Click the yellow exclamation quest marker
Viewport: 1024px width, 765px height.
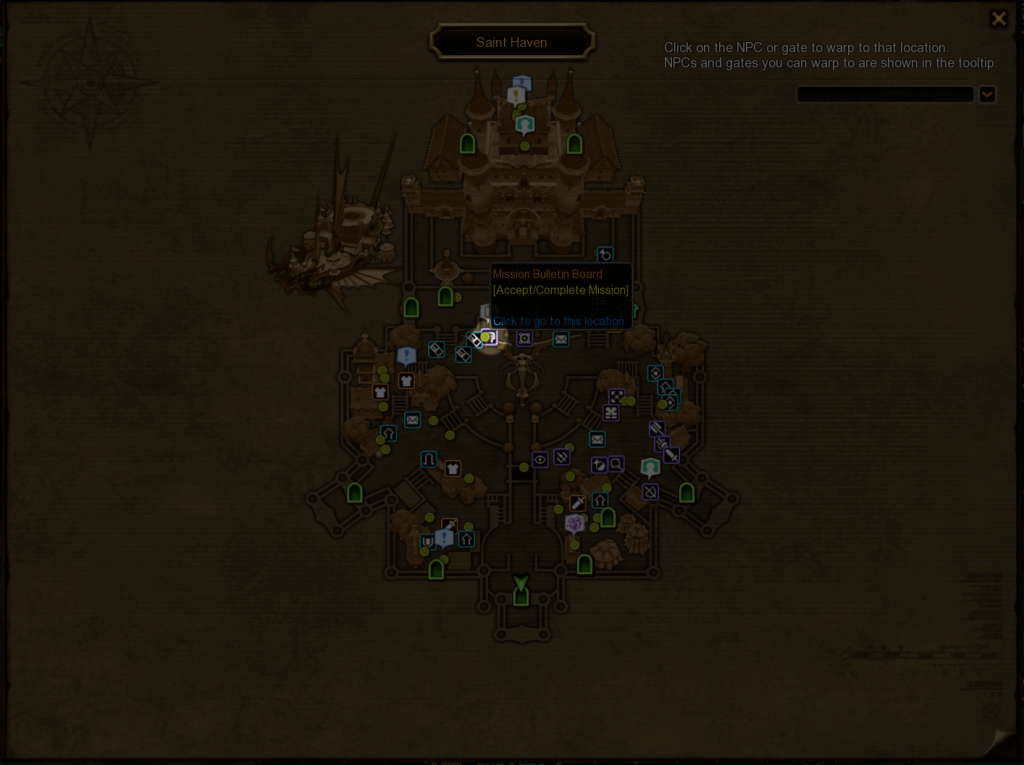[x=516, y=96]
